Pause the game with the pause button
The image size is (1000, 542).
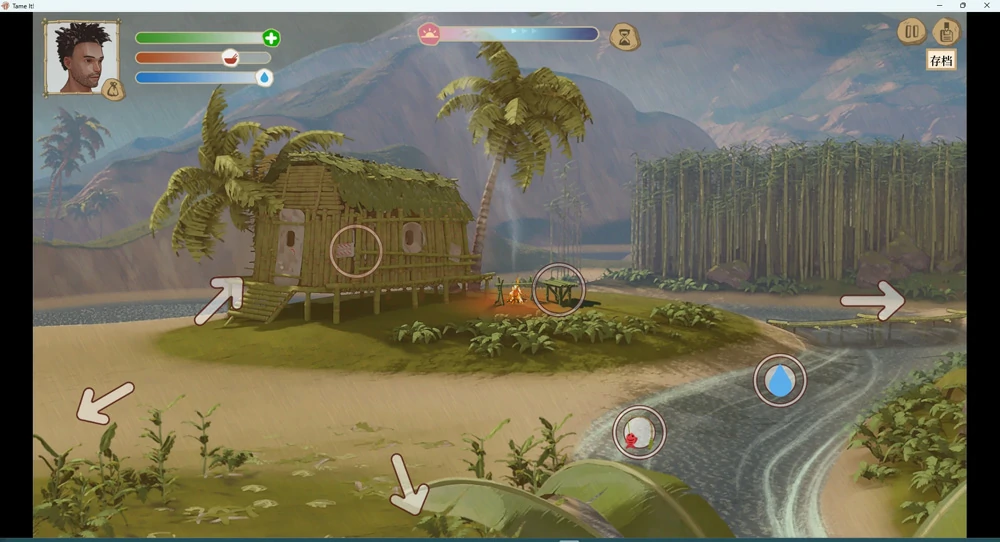[911, 32]
